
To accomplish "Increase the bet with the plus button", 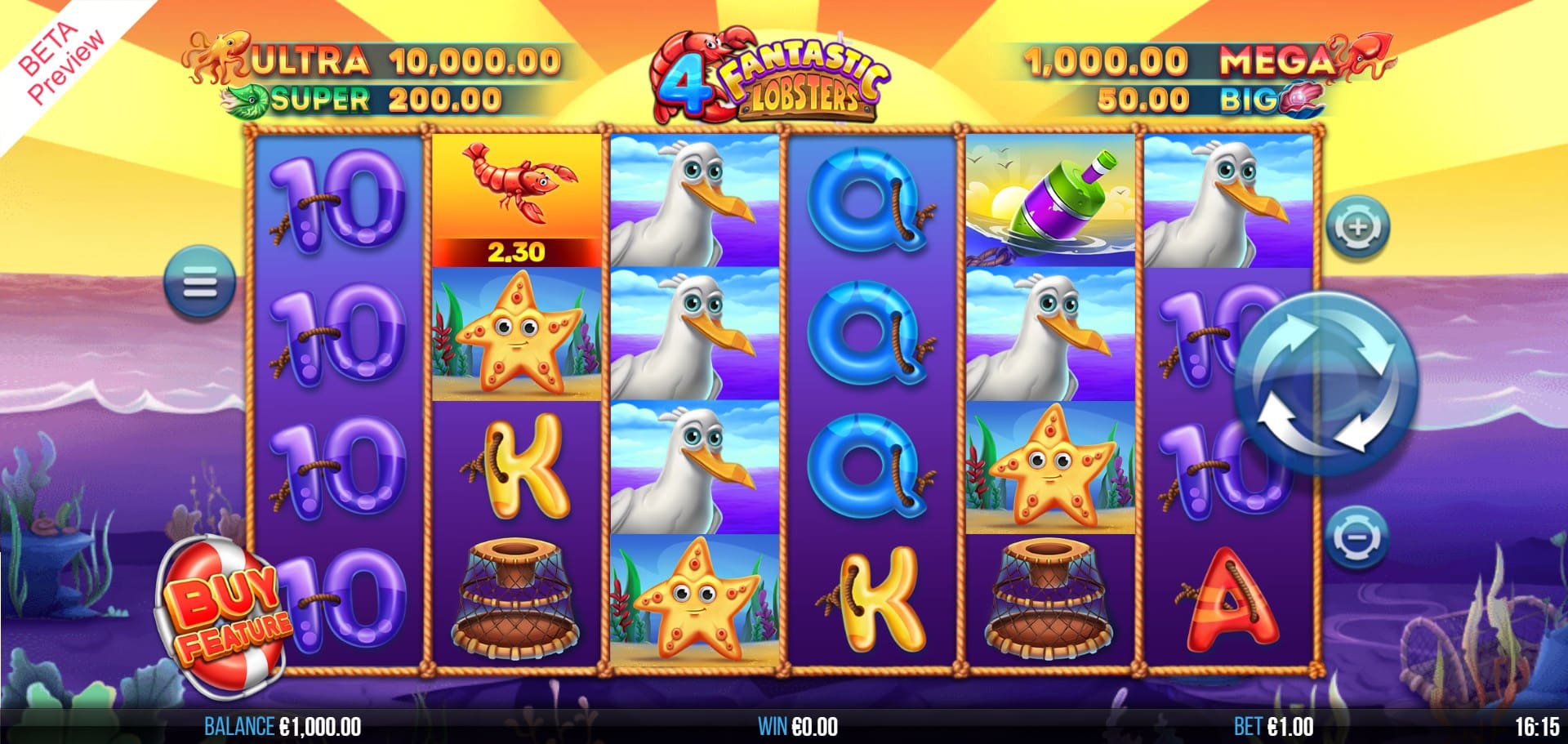I will 1356,226.
